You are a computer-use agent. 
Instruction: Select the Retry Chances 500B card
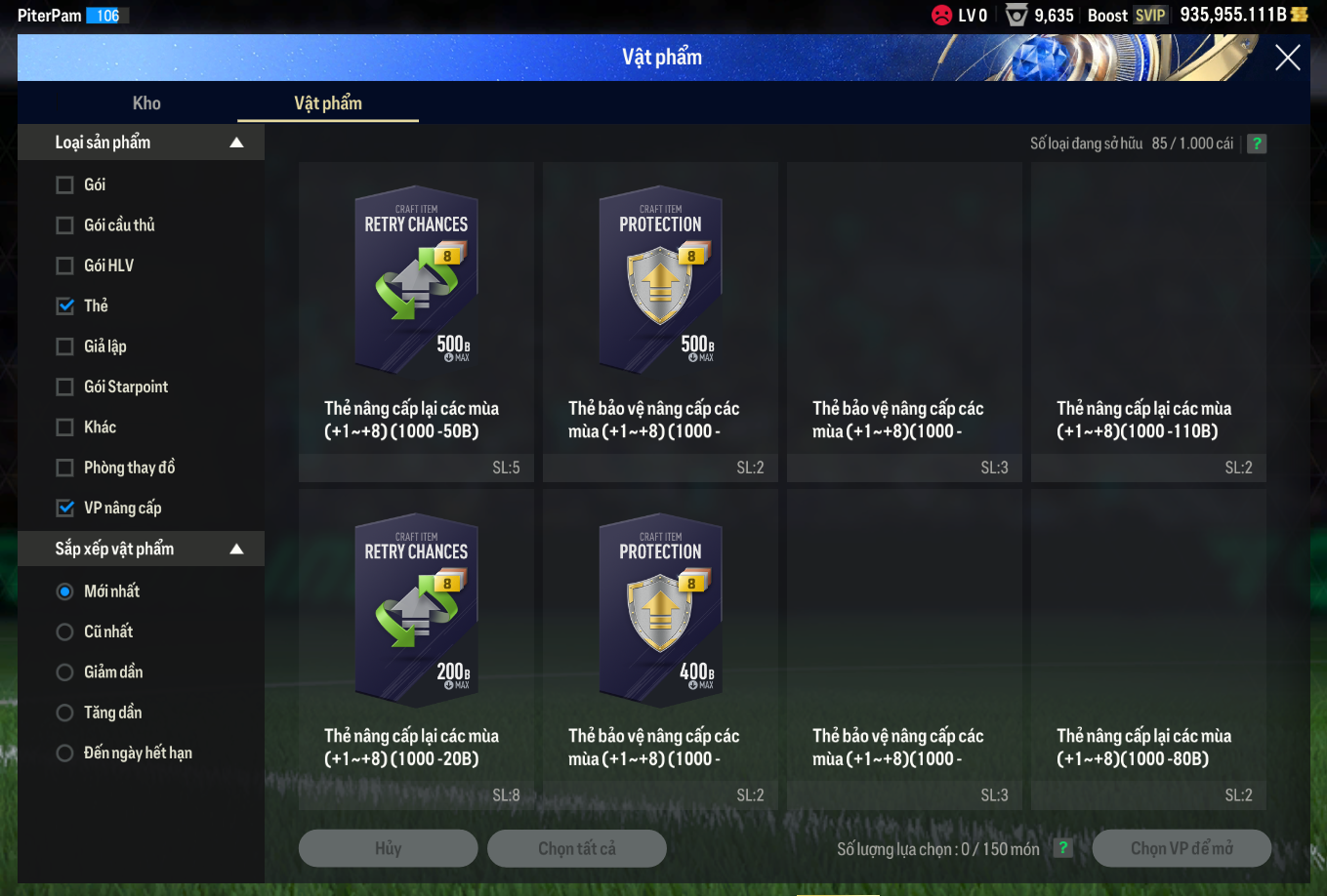416,283
